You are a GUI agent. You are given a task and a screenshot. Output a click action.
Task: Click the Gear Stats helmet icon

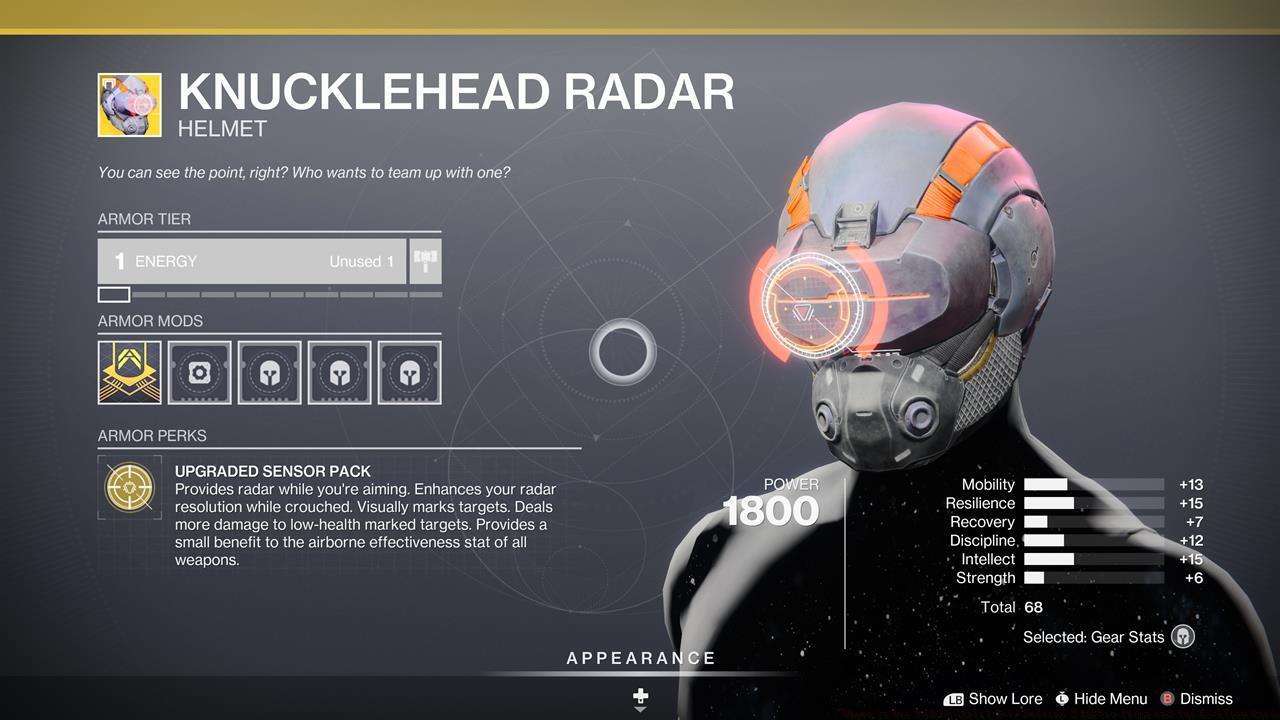tap(1181, 637)
